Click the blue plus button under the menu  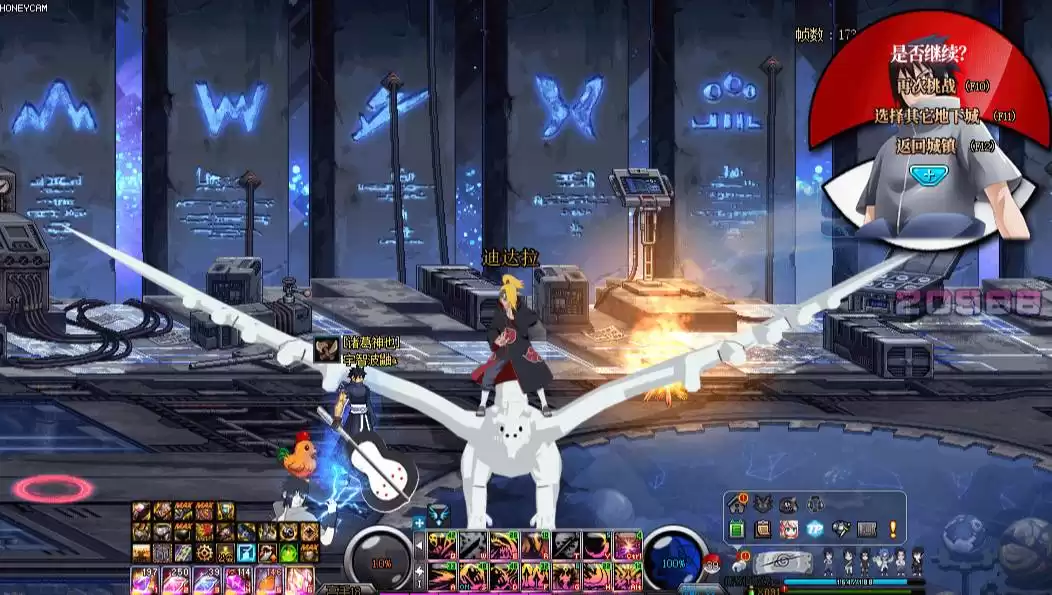coord(929,174)
